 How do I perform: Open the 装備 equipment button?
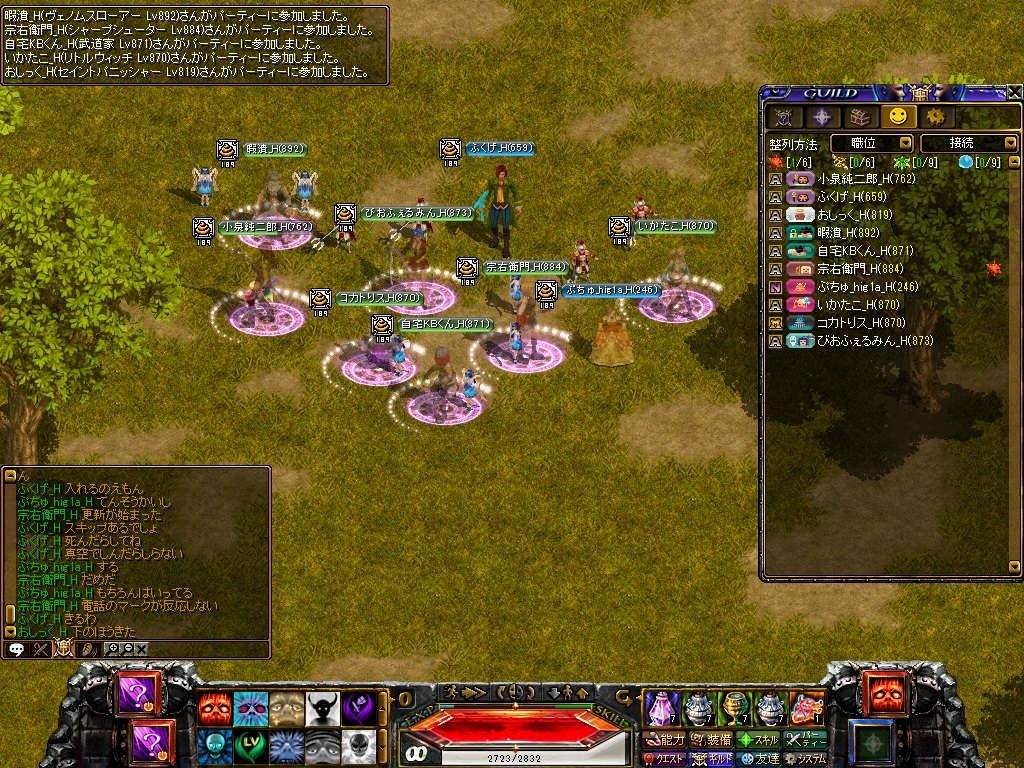click(x=712, y=740)
